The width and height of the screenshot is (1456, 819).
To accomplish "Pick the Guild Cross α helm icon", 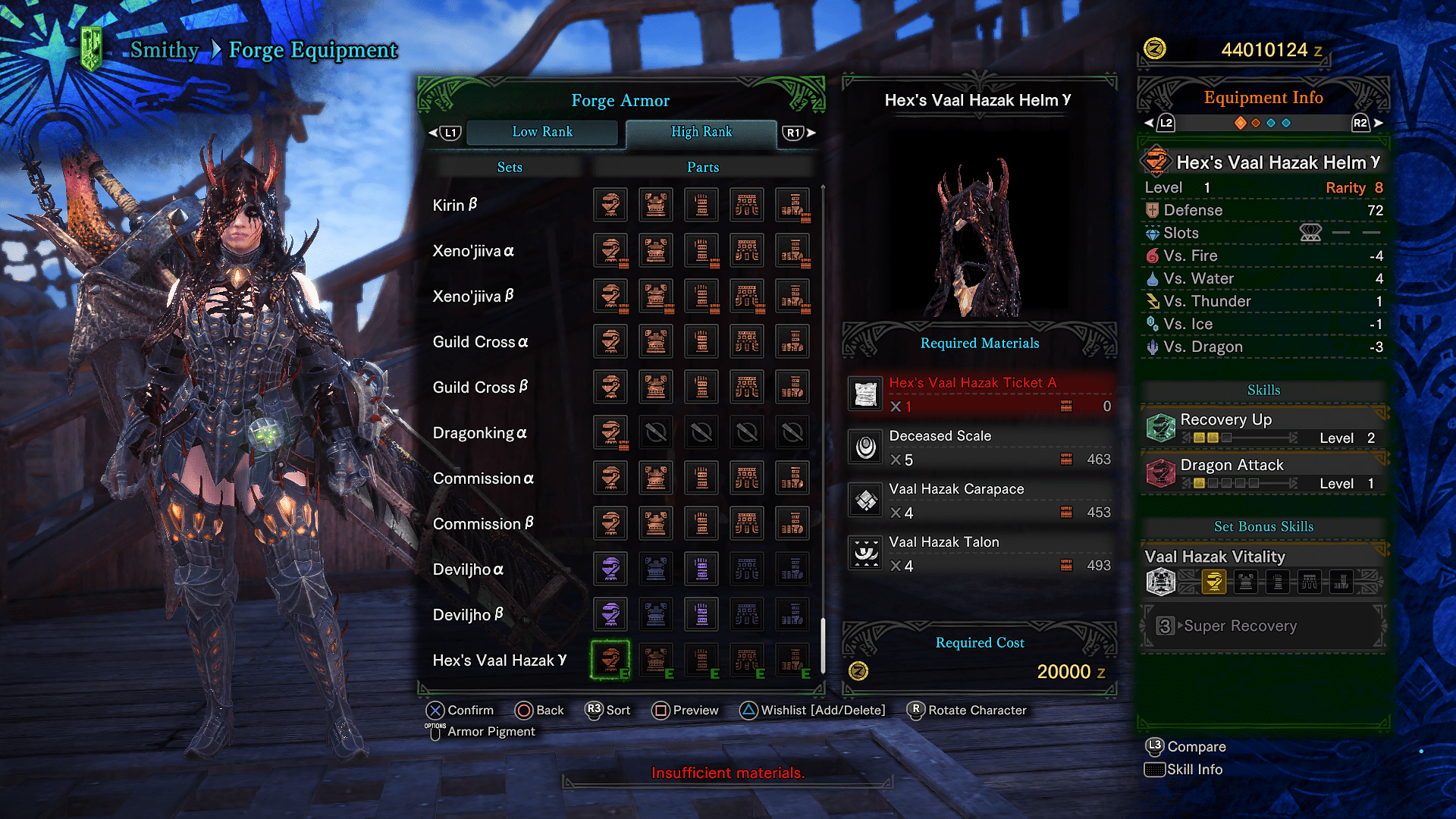I will point(610,341).
